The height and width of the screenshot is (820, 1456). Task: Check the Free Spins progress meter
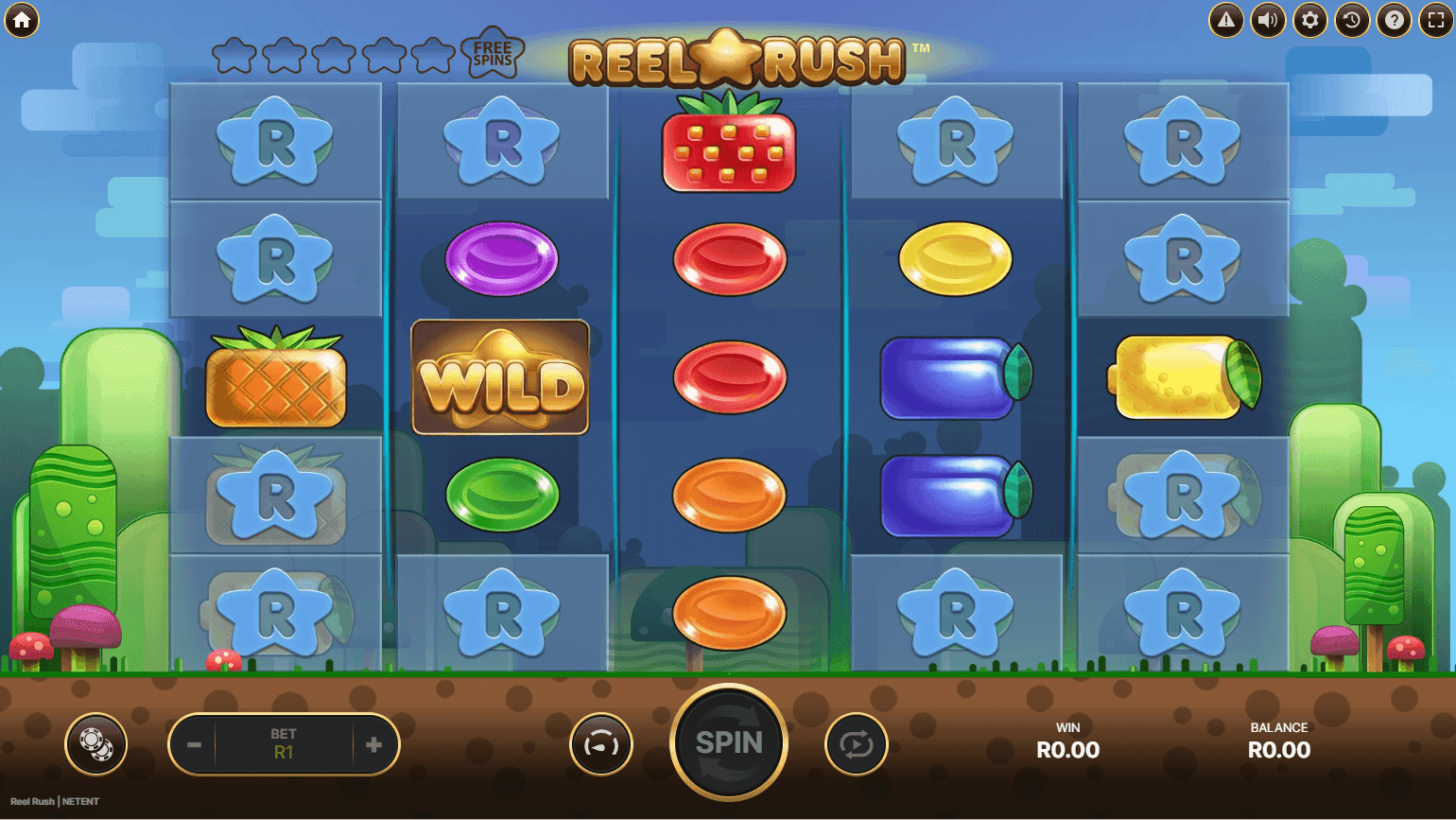pos(369,54)
